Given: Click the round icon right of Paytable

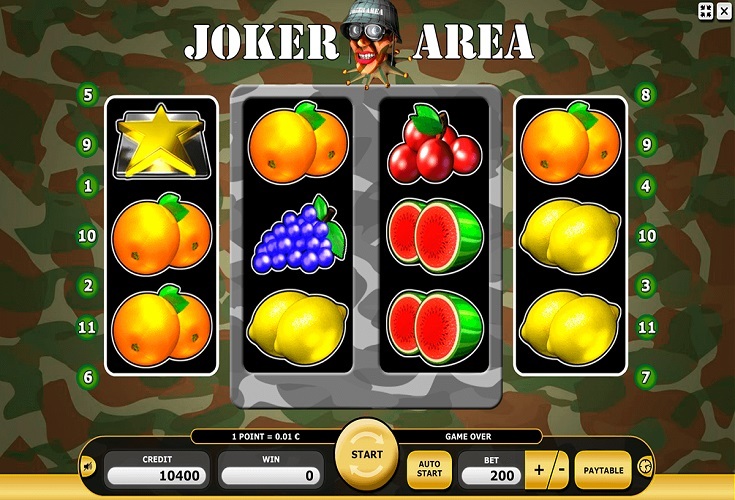Looking at the screenshot, I should (645, 466).
